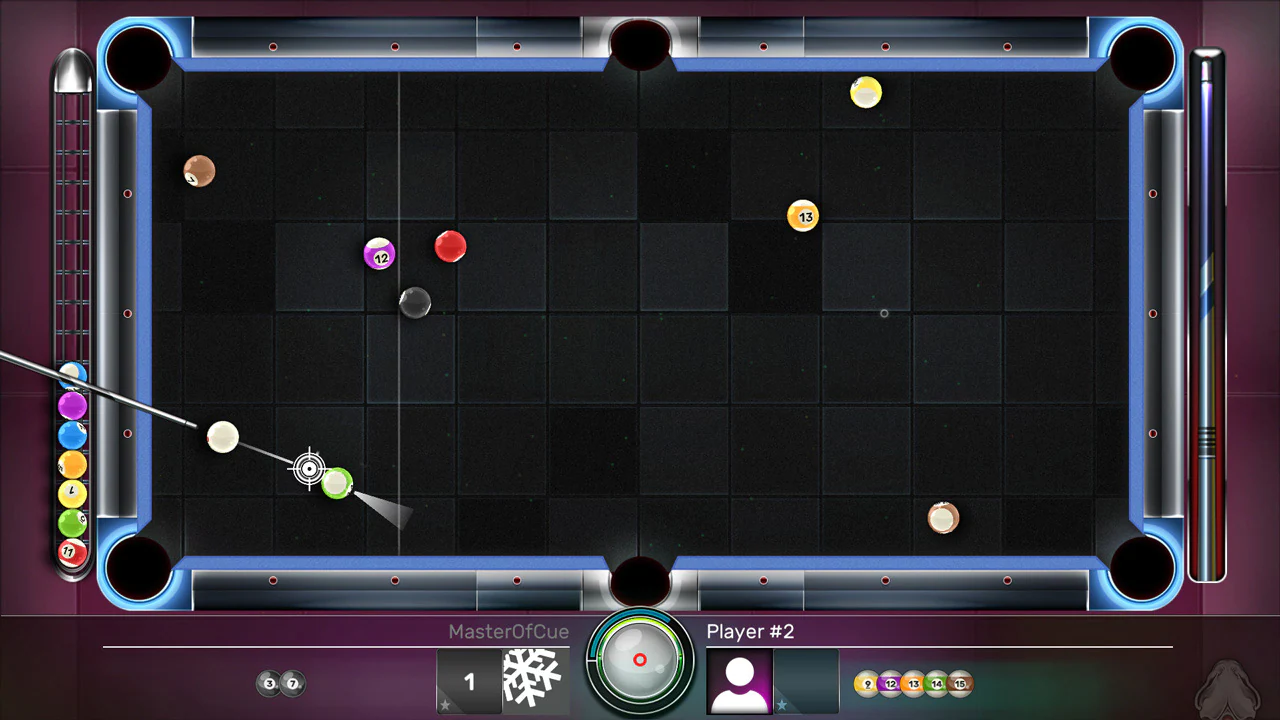Toggle the star under MasterOfCue's power-up slot

(x=444, y=704)
